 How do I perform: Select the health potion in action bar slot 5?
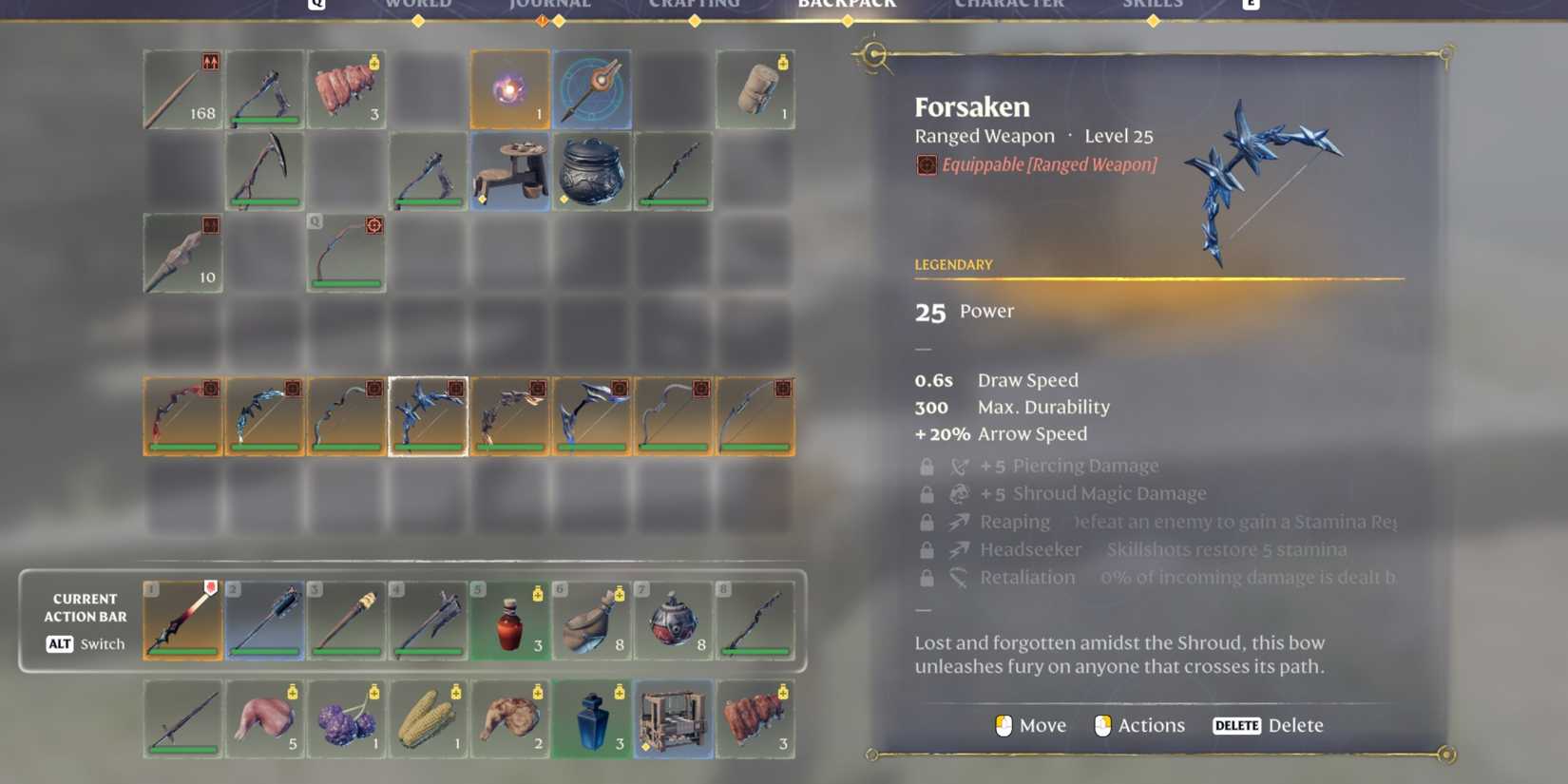click(509, 620)
